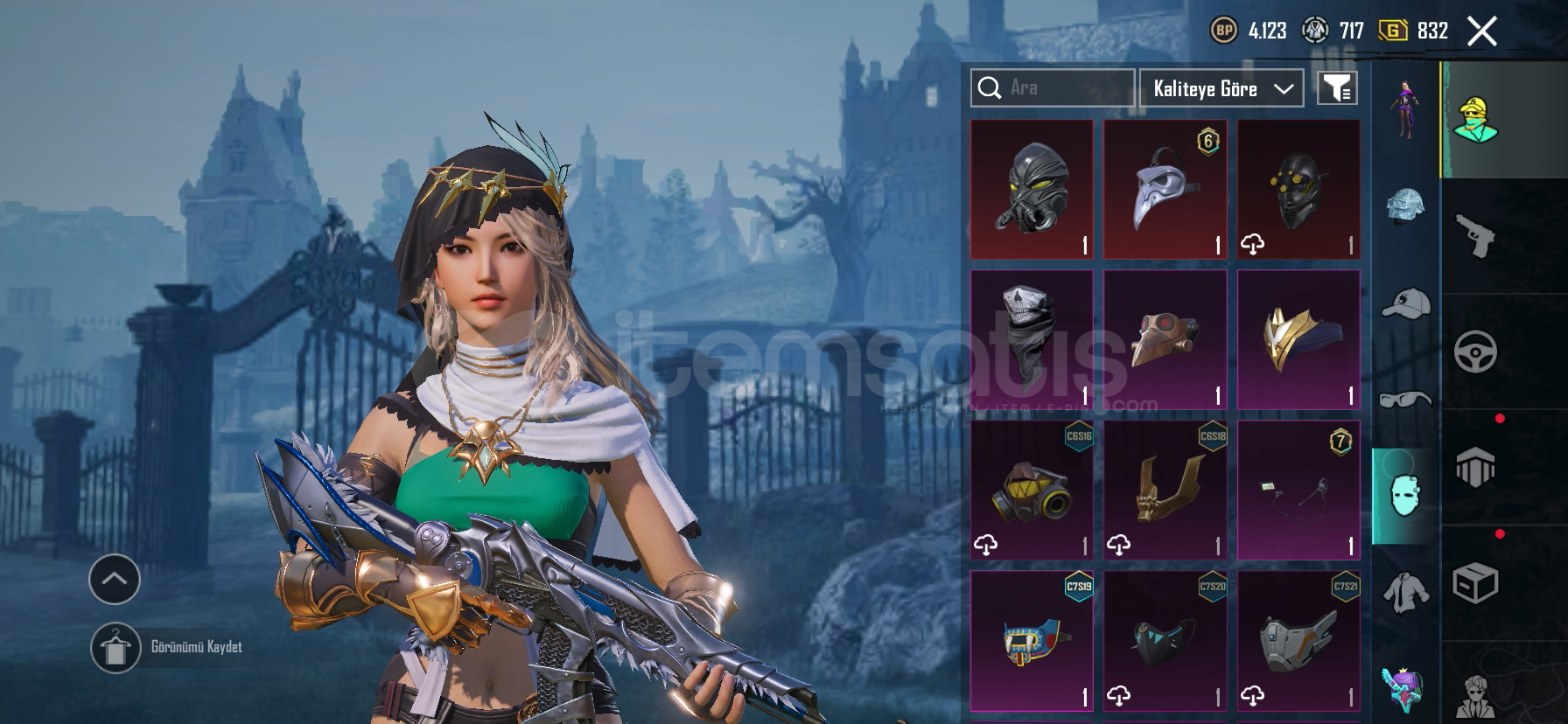Open the Kaliteye Göre sort dropdown
Image resolution: width=1568 pixels, height=724 pixels.
click(x=1221, y=88)
